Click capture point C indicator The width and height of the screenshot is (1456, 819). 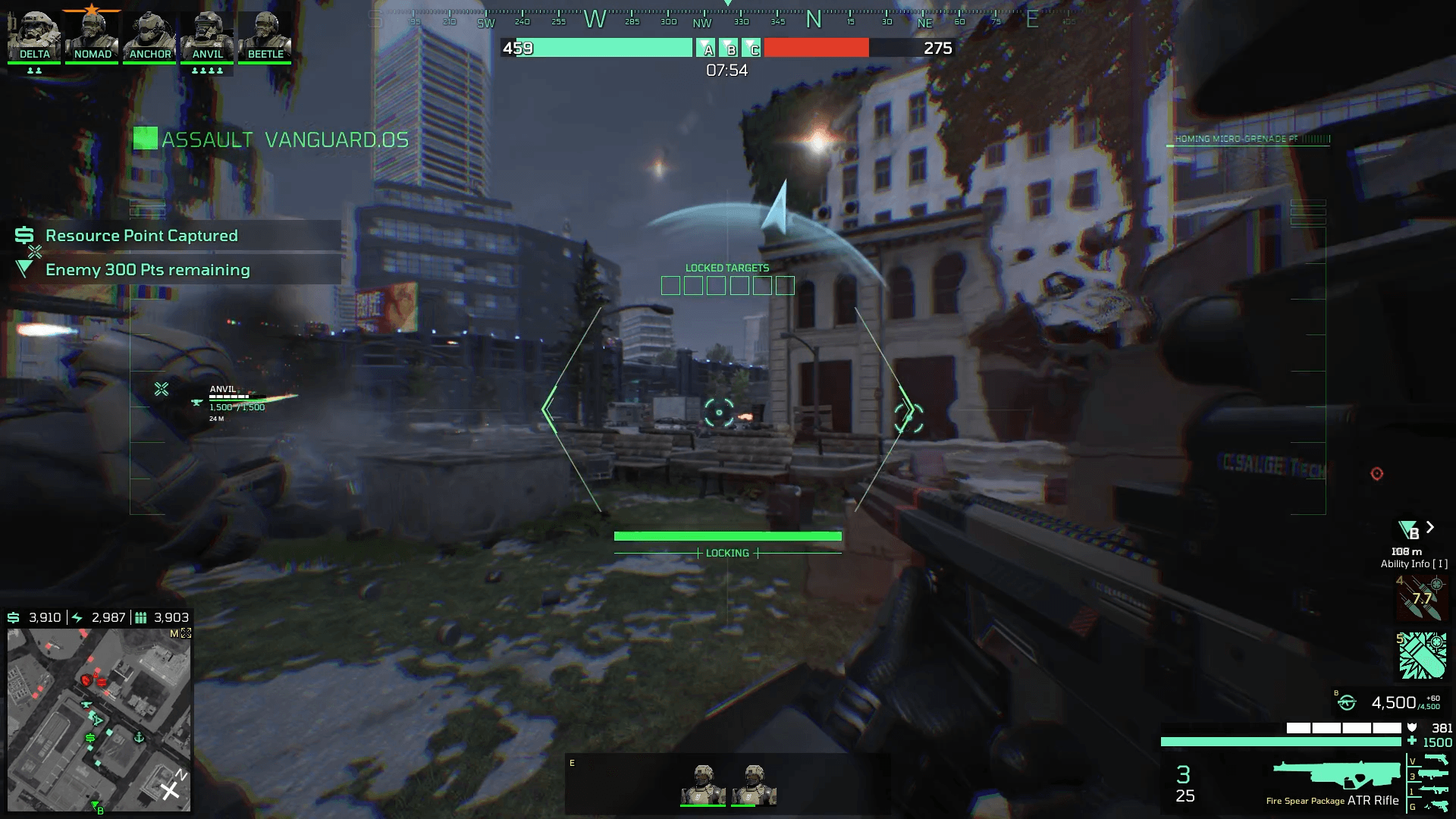tap(752, 49)
